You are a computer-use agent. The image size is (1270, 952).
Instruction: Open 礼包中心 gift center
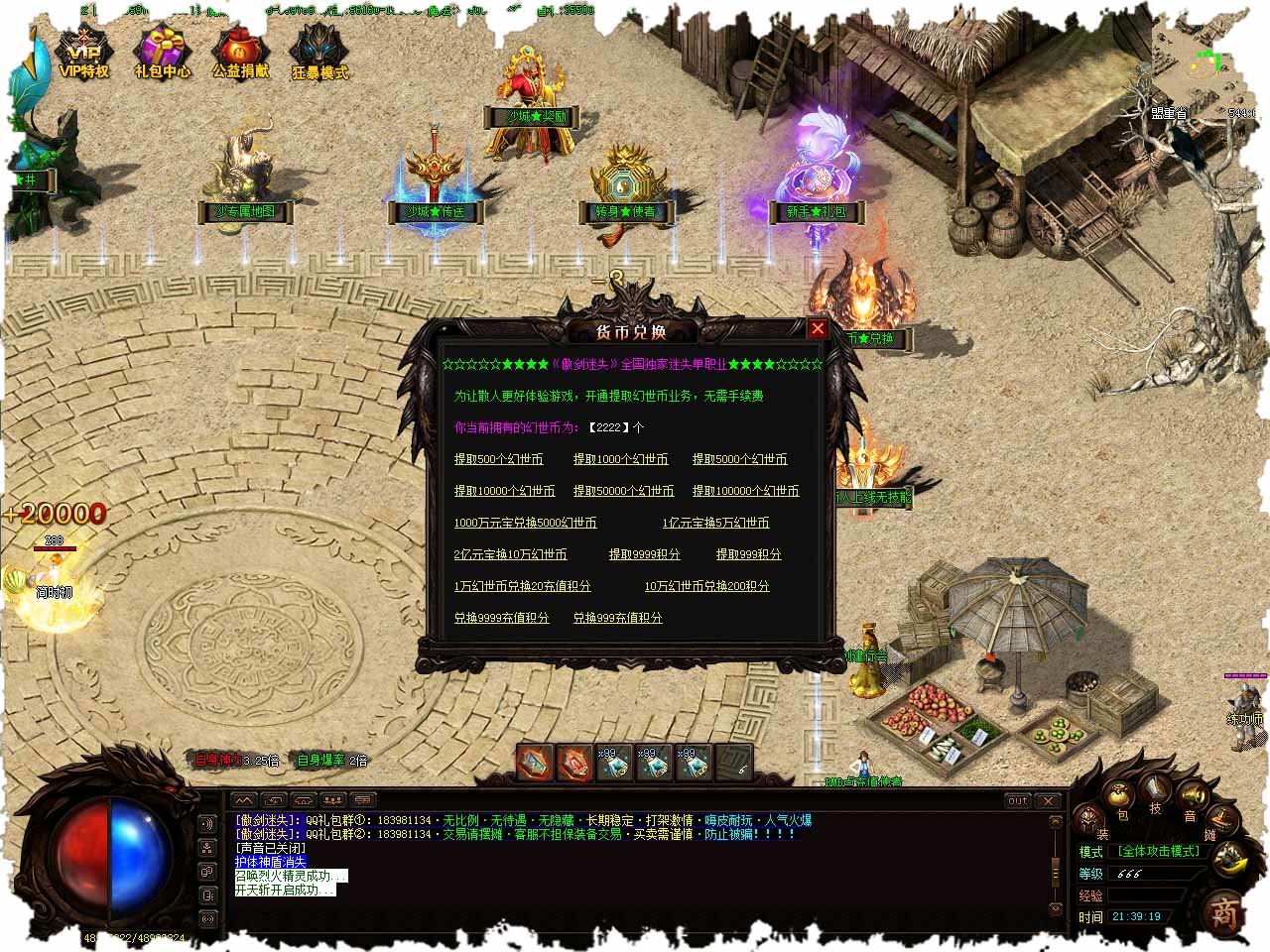point(163,55)
